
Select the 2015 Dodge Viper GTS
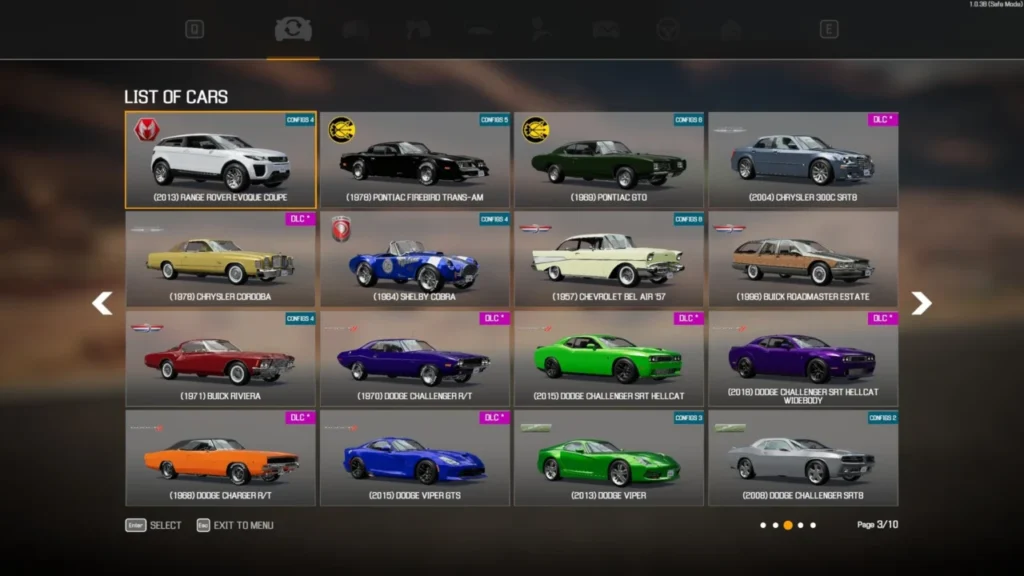click(415, 457)
